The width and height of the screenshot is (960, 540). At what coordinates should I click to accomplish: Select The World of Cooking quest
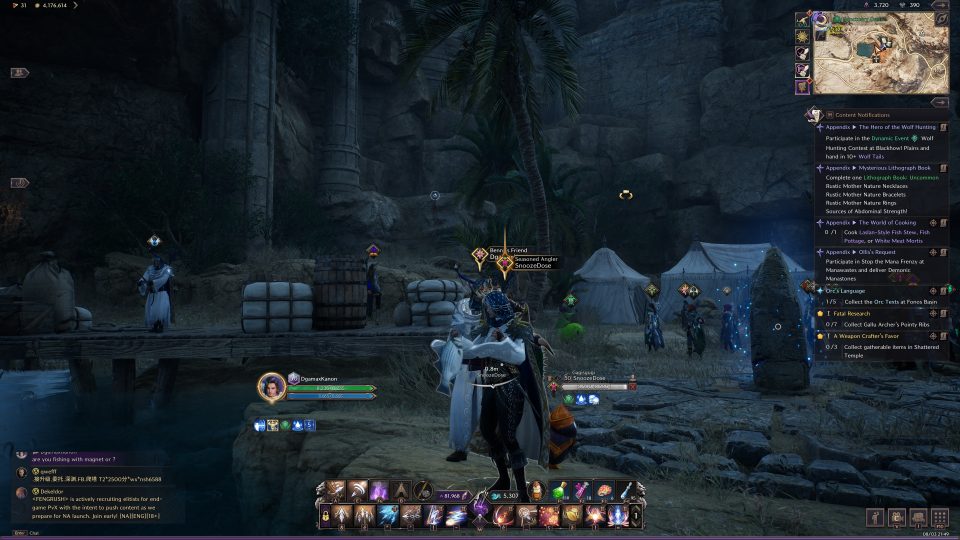[872, 222]
